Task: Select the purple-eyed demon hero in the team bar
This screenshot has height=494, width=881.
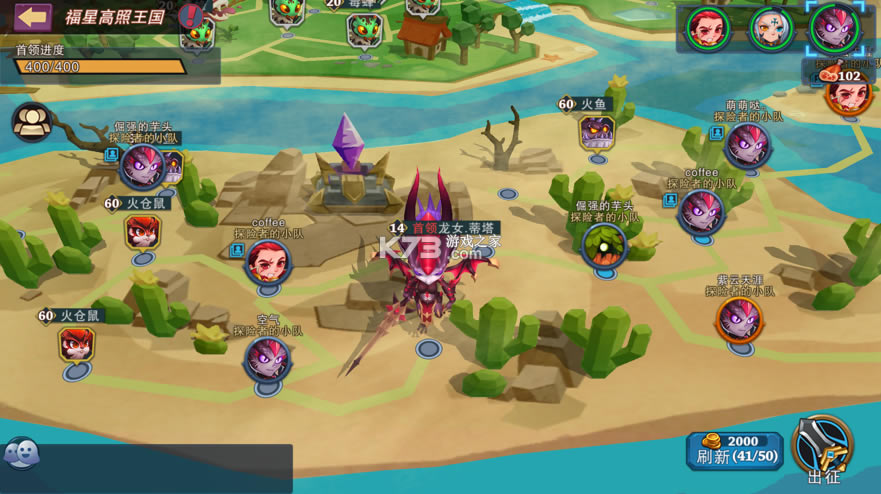Action: (833, 28)
